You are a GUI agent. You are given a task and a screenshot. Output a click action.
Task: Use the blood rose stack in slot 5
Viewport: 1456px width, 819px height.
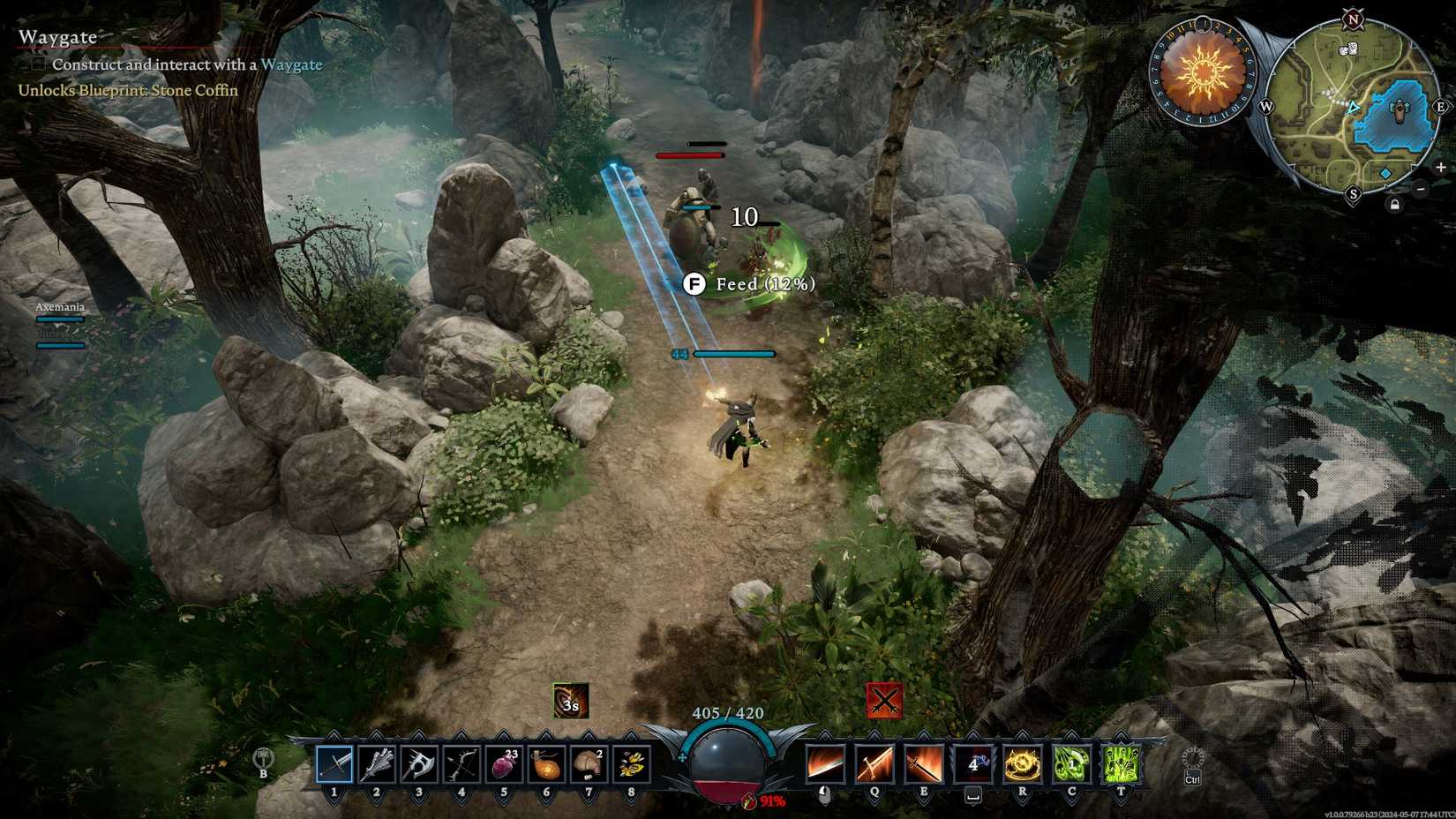(503, 764)
